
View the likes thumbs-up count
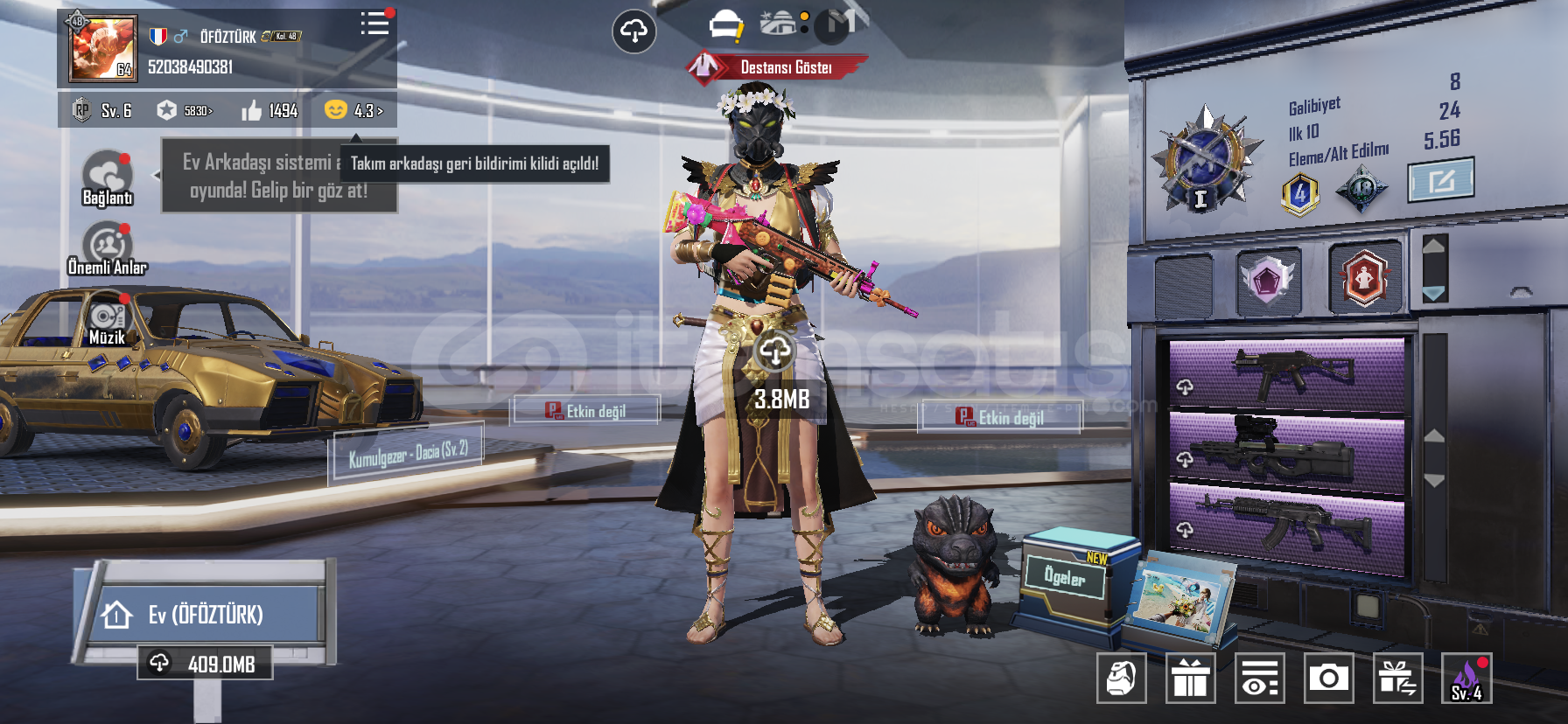click(270, 111)
